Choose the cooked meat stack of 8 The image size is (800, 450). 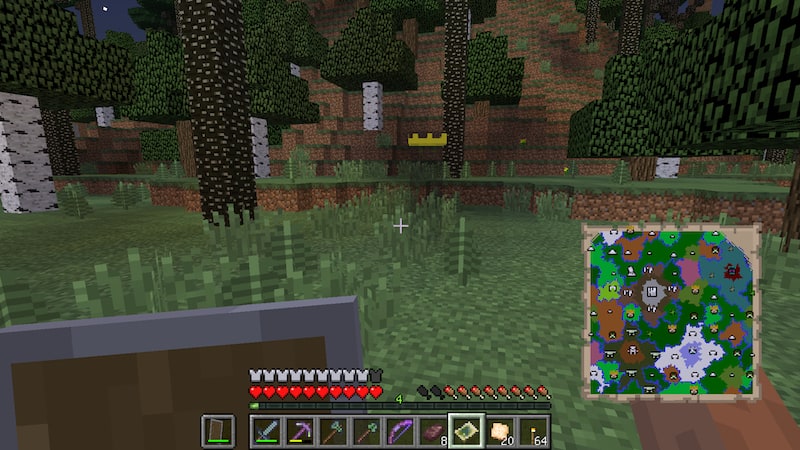point(432,431)
